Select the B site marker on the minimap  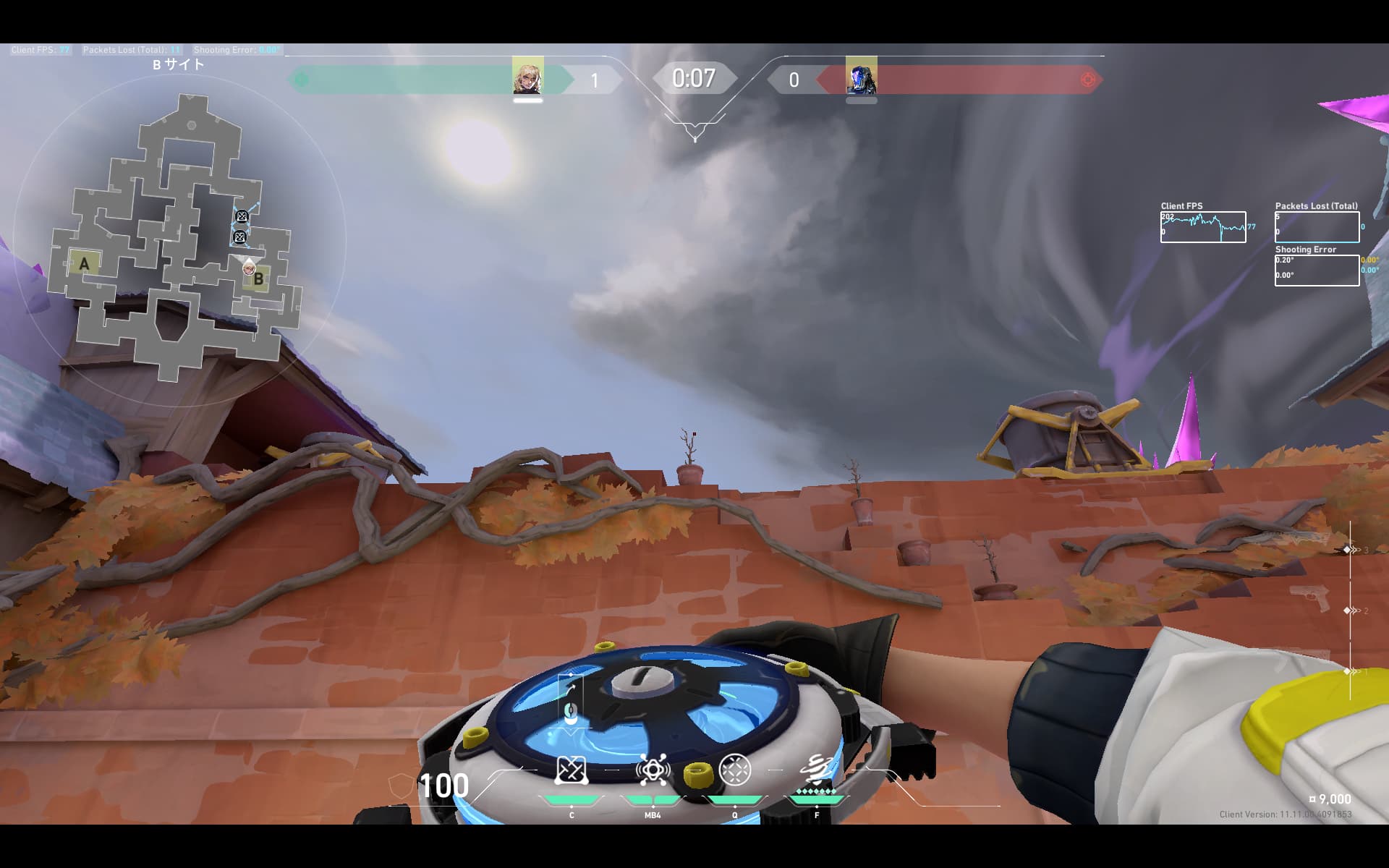(259, 278)
